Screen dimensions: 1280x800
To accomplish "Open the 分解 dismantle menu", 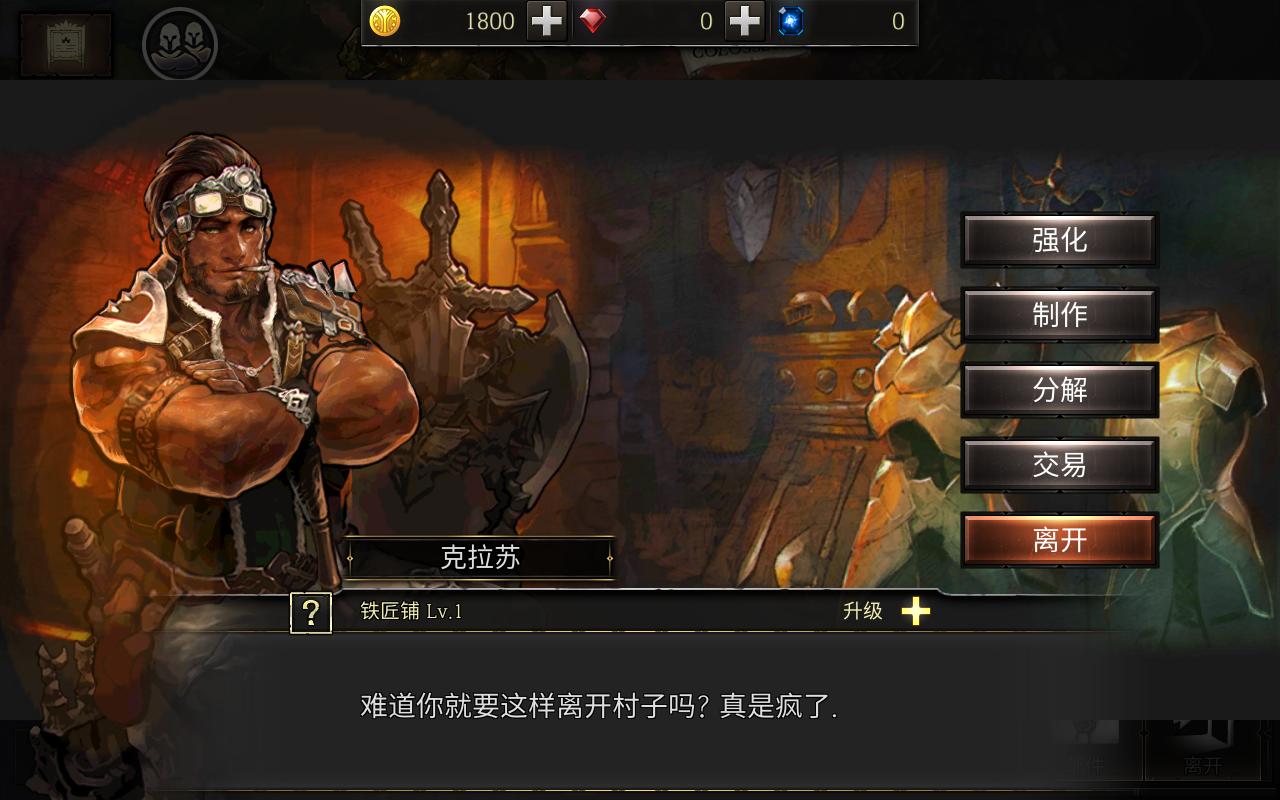I will (1059, 390).
